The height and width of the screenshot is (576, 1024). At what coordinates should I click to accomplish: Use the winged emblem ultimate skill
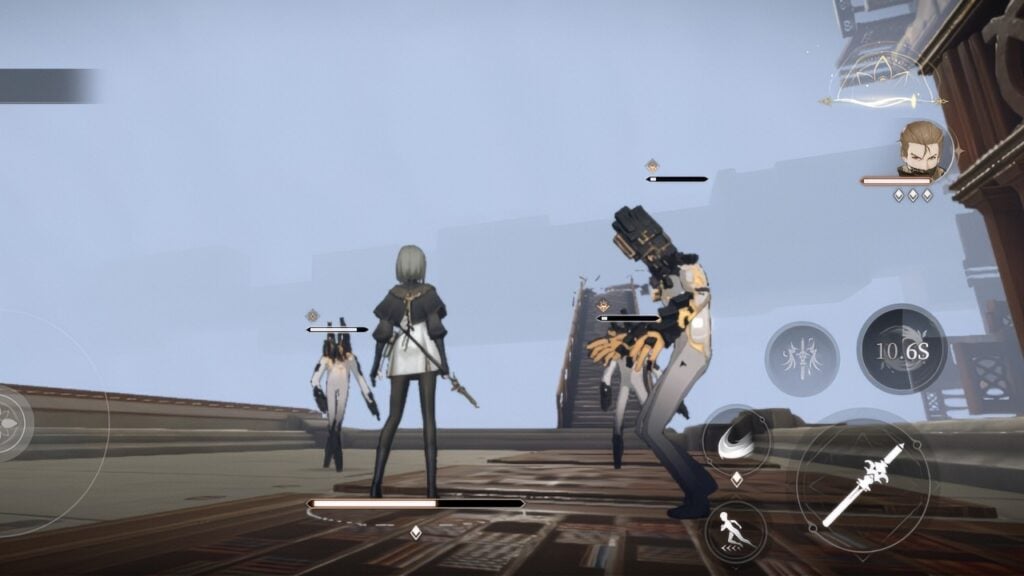[x=802, y=358]
